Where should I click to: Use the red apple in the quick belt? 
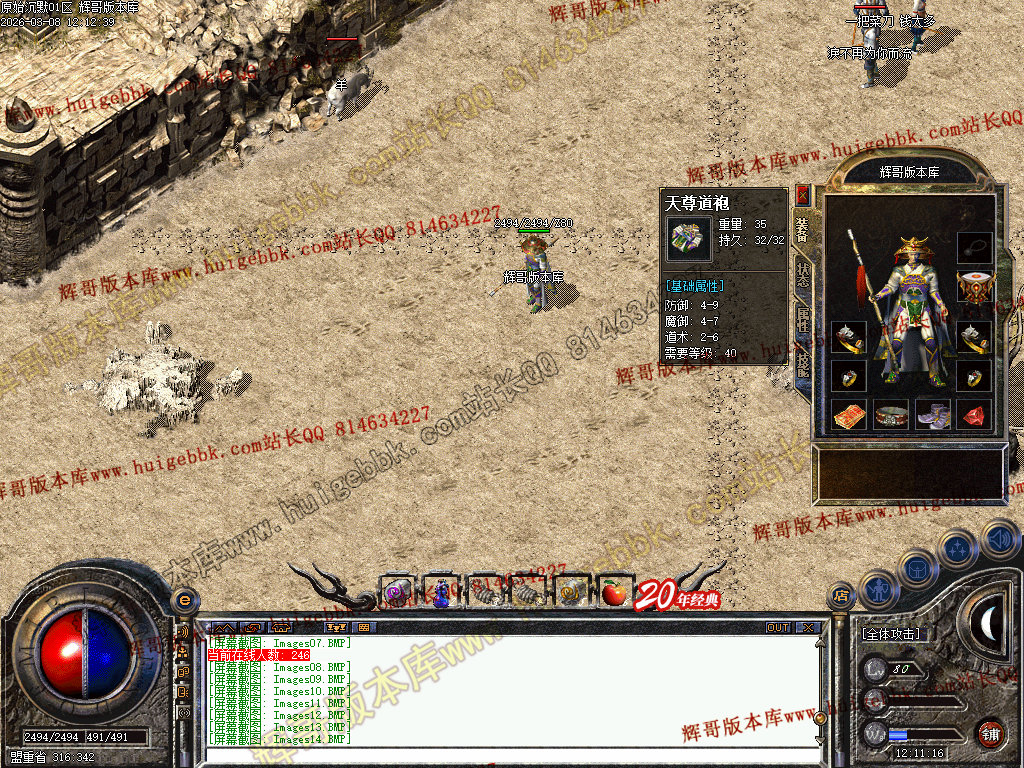[614, 593]
